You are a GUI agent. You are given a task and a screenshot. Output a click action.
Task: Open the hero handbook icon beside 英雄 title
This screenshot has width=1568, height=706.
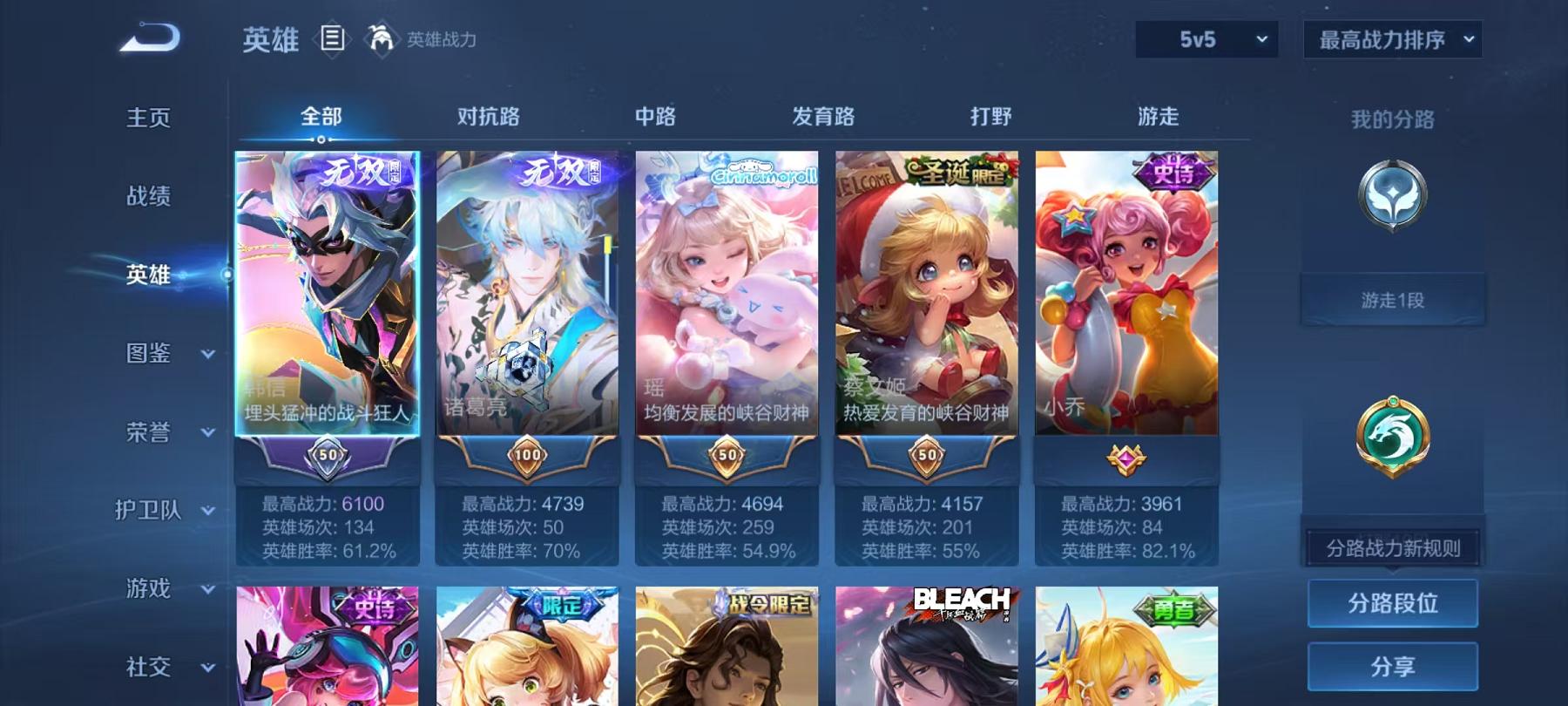(x=332, y=39)
